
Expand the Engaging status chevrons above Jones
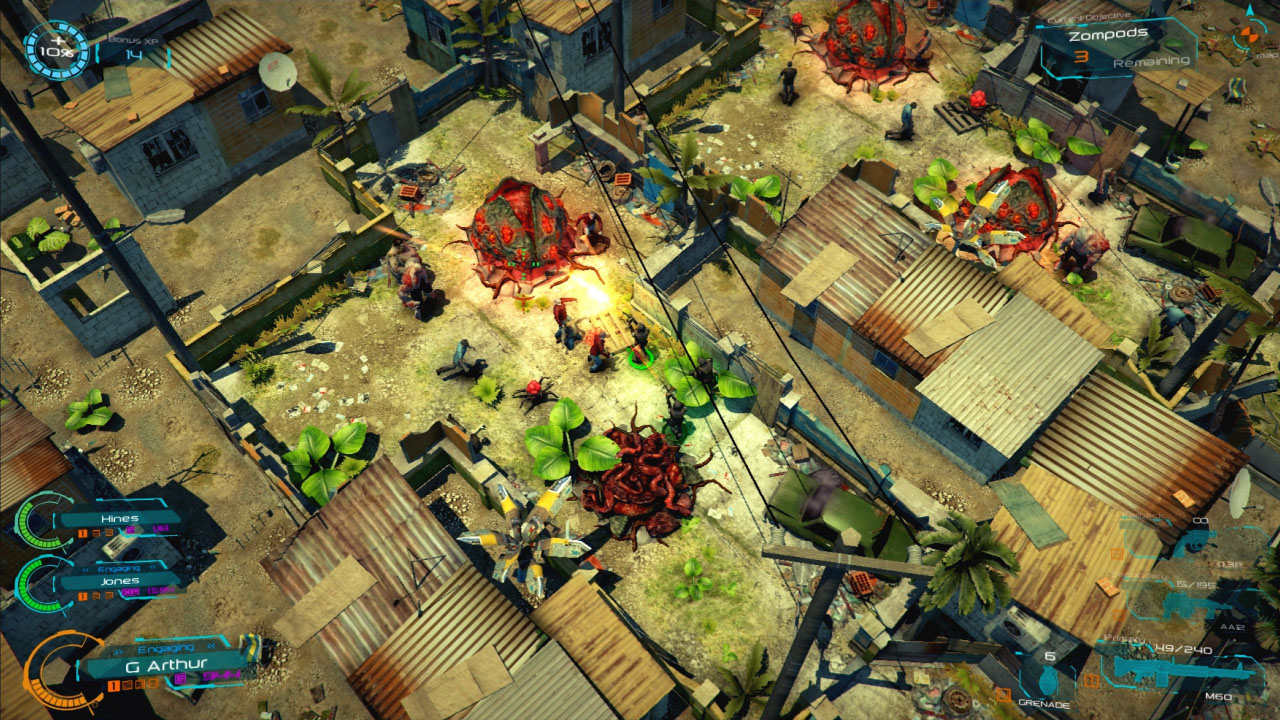tap(117, 568)
